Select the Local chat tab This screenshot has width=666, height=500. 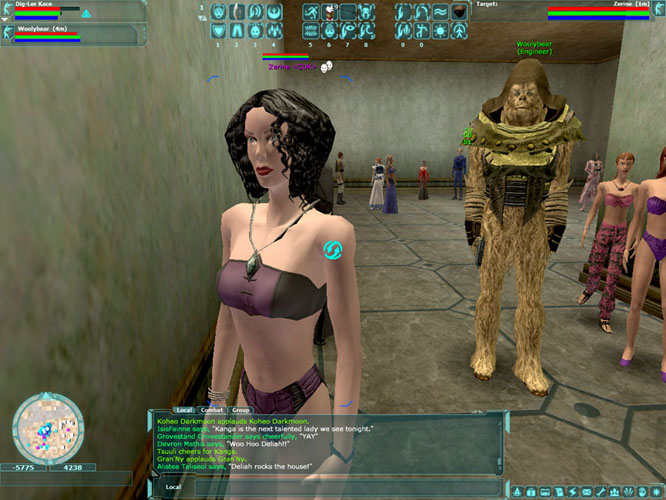pos(184,410)
